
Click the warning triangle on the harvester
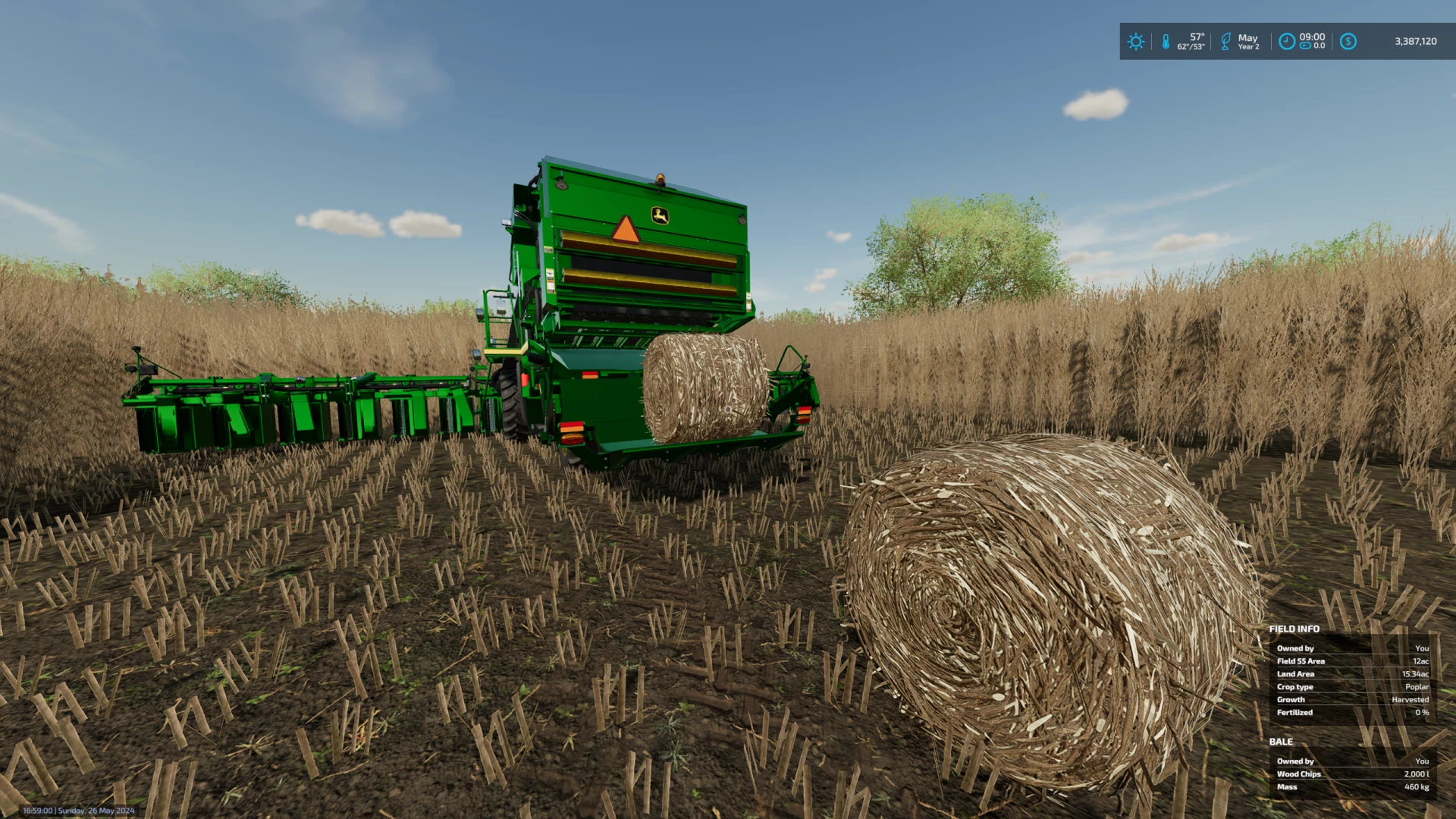[x=625, y=231]
